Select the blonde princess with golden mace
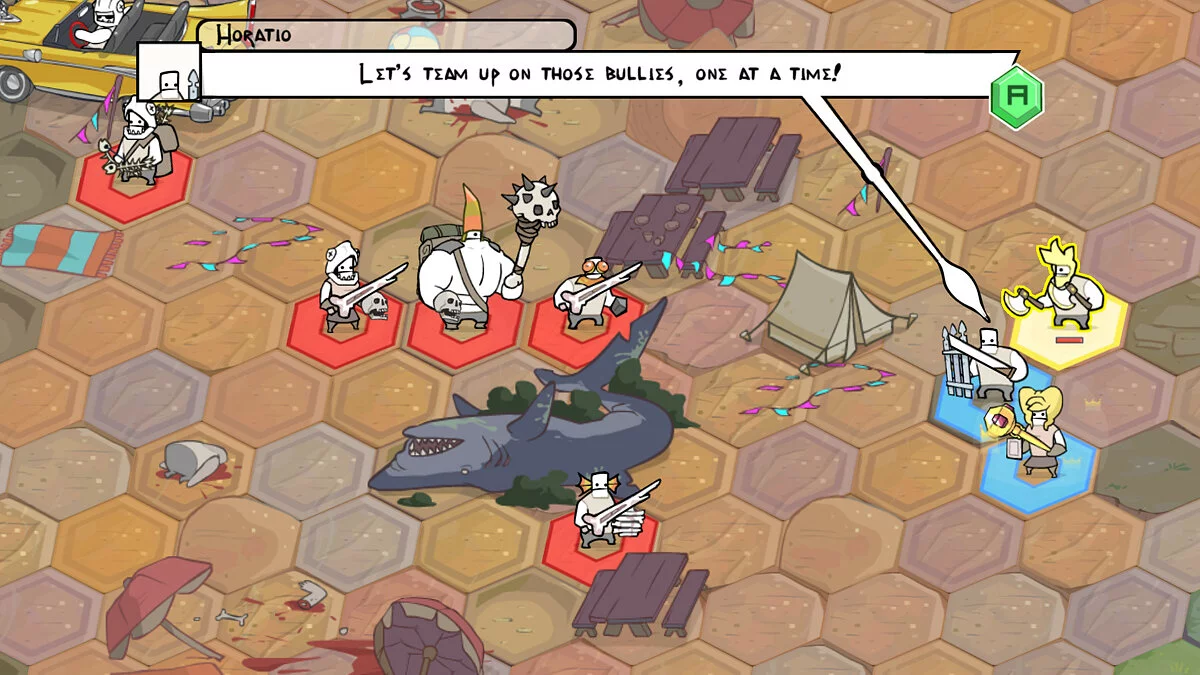 coord(1037,431)
